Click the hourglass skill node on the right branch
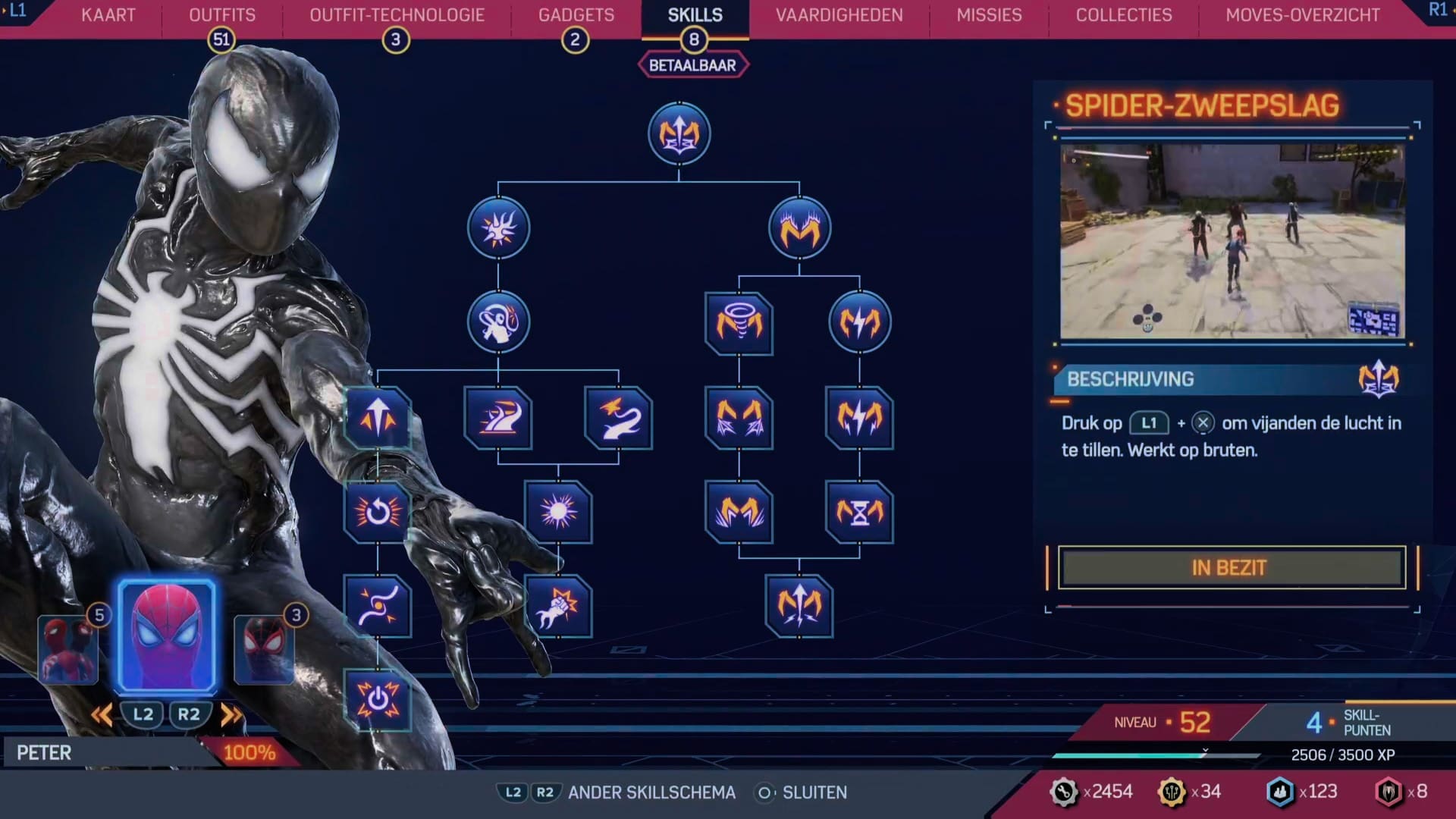Screen dimensions: 1456x819 [859, 513]
